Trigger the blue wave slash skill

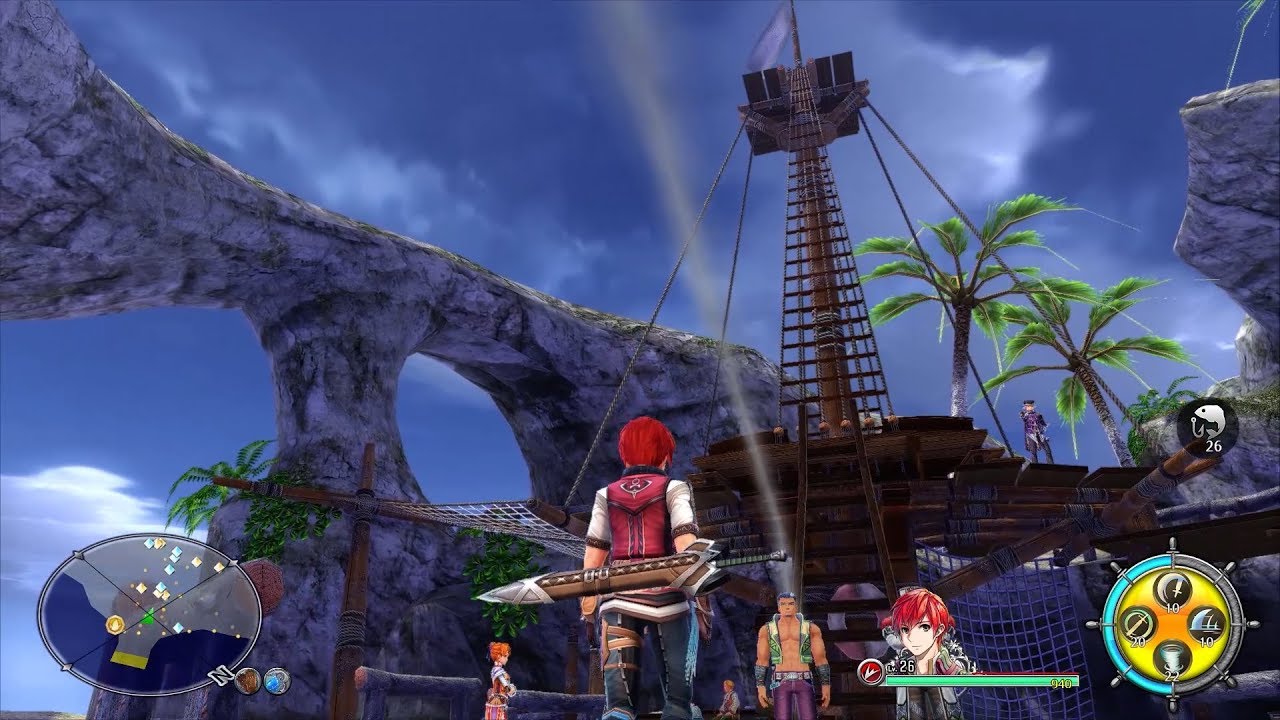pos(1206,623)
